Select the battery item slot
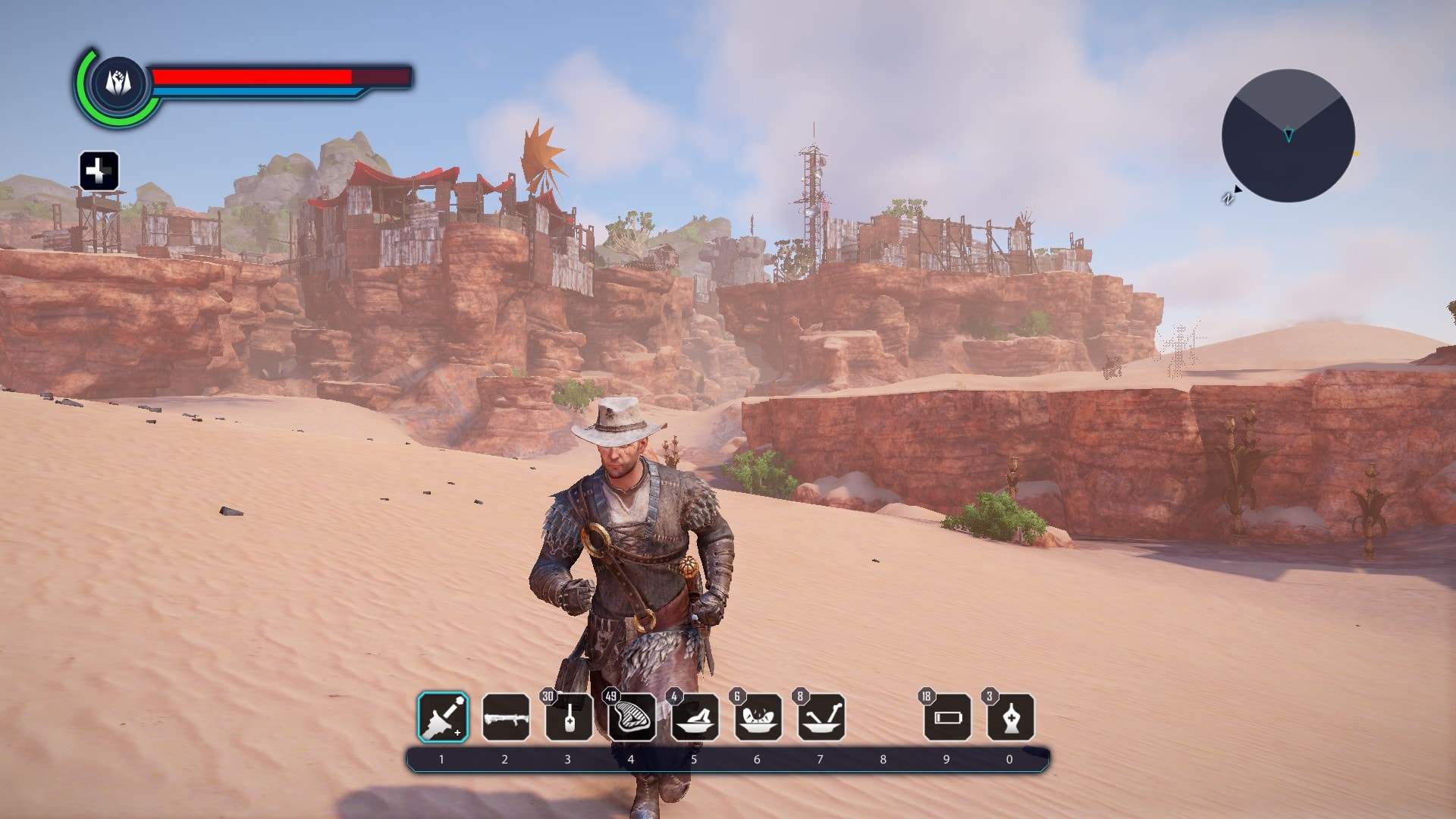1456x819 pixels. click(x=947, y=717)
